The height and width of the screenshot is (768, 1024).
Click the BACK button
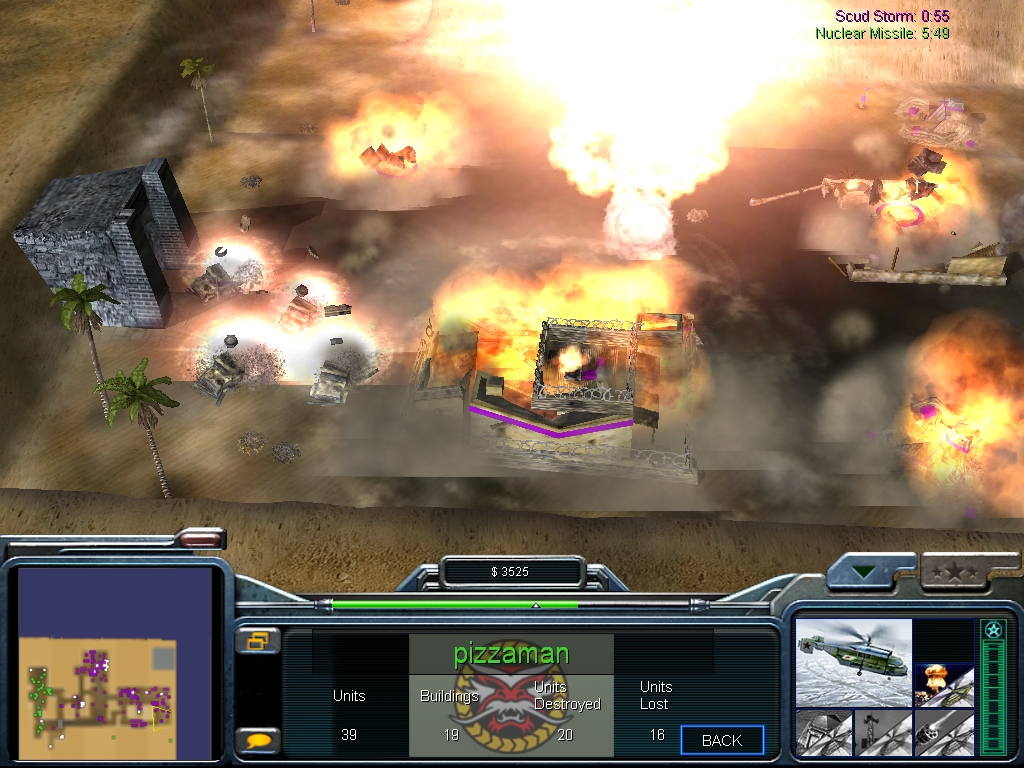(721, 740)
